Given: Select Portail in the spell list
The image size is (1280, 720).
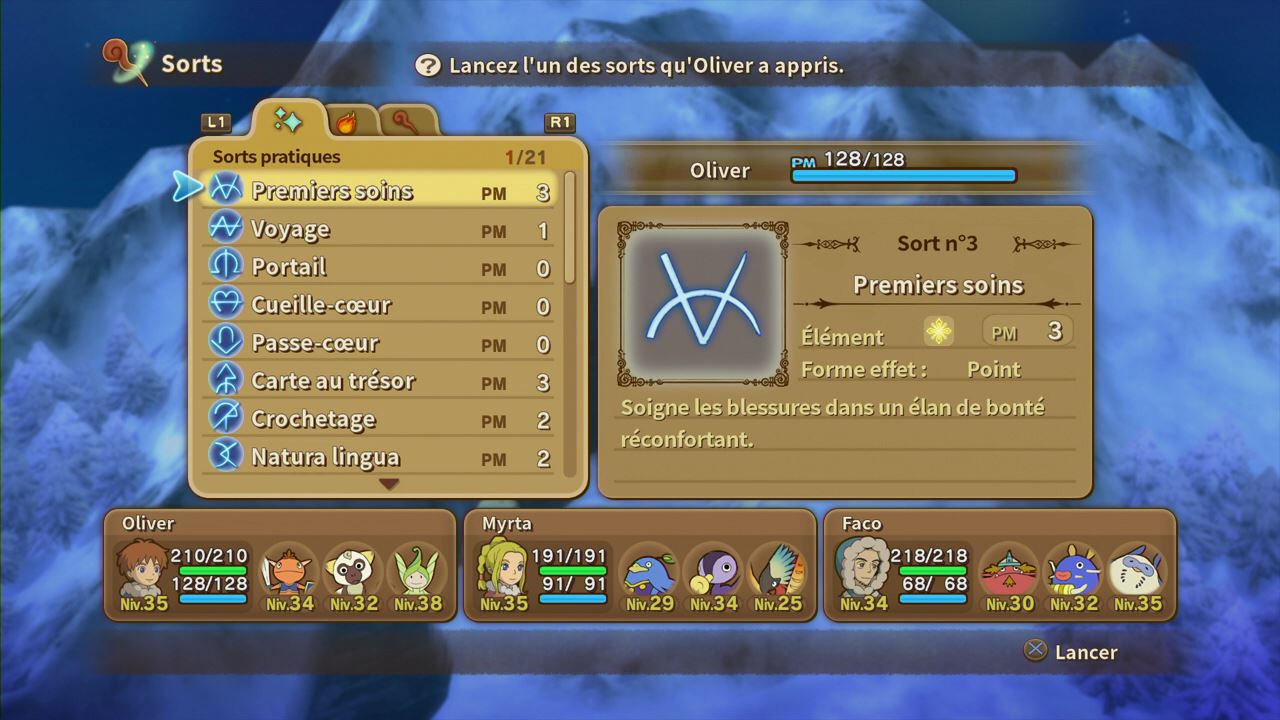Looking at the screenshot, I should 378,267.
